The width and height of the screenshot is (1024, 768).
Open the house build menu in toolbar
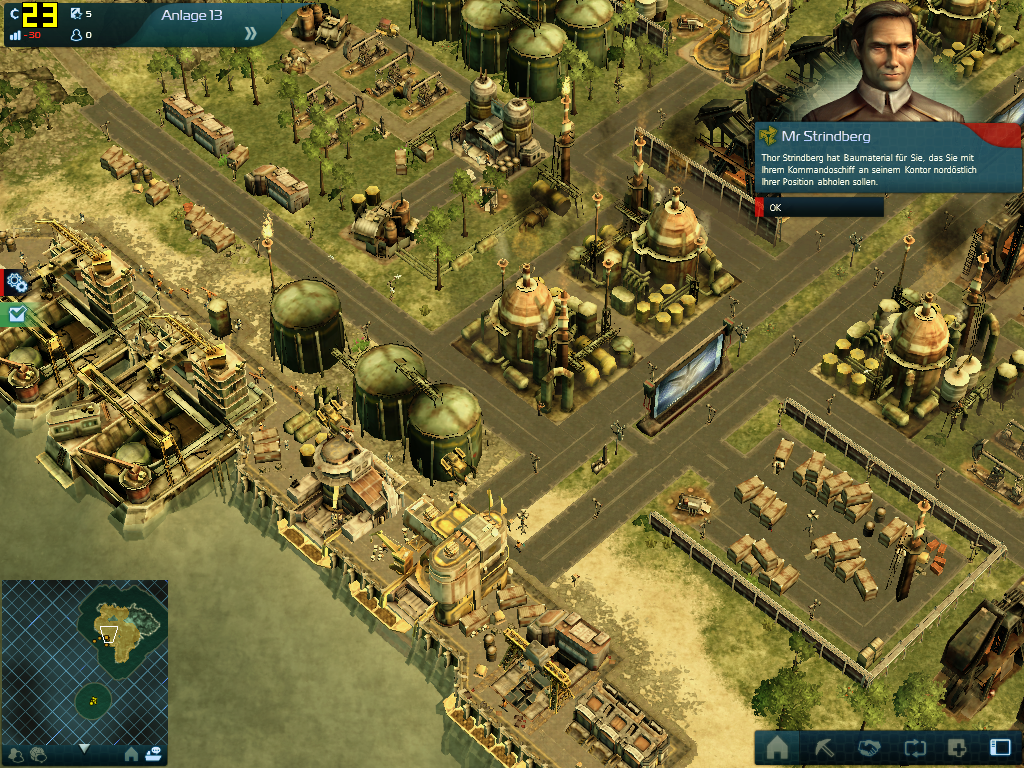777,748
